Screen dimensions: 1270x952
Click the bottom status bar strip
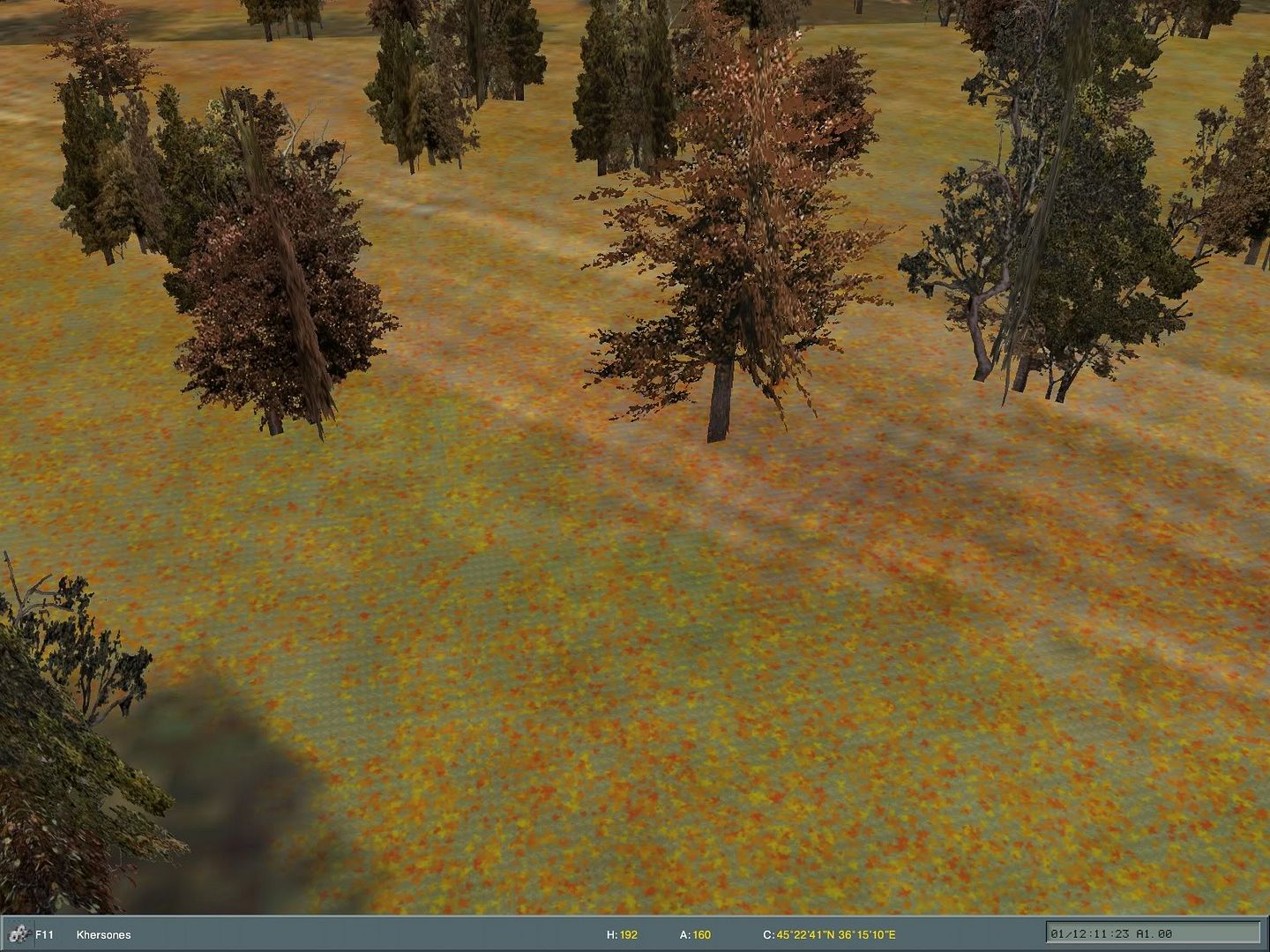coord(441,935)
